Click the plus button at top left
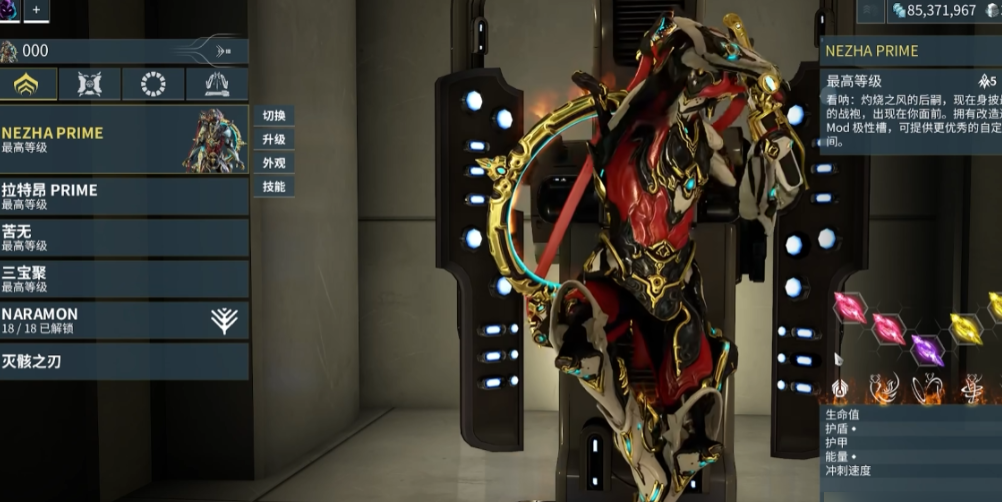1002x502 pixels. coord(36,10)
